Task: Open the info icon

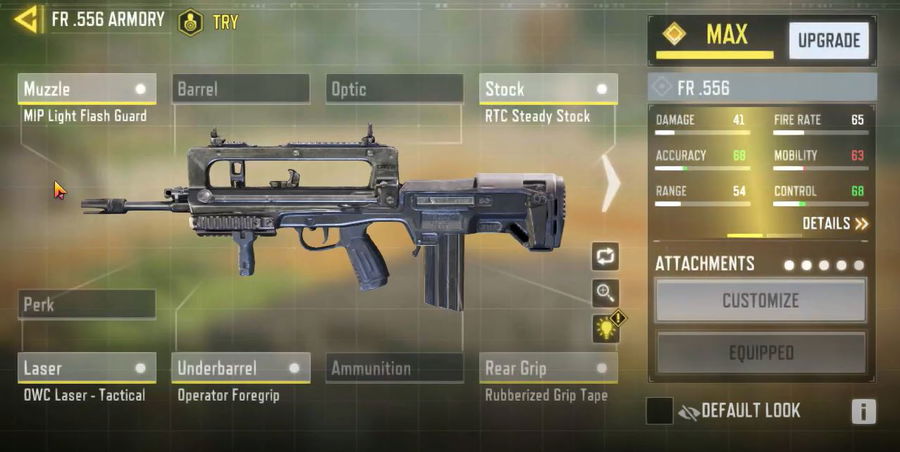Action: (x=863, y=411)
